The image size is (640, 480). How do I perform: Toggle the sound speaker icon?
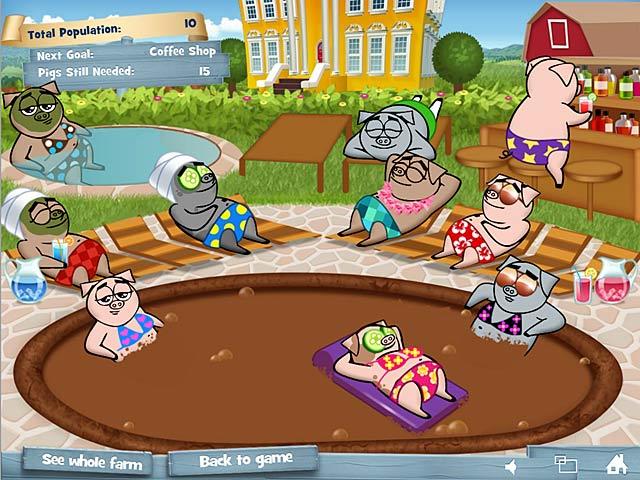click(x=512, y=466)
